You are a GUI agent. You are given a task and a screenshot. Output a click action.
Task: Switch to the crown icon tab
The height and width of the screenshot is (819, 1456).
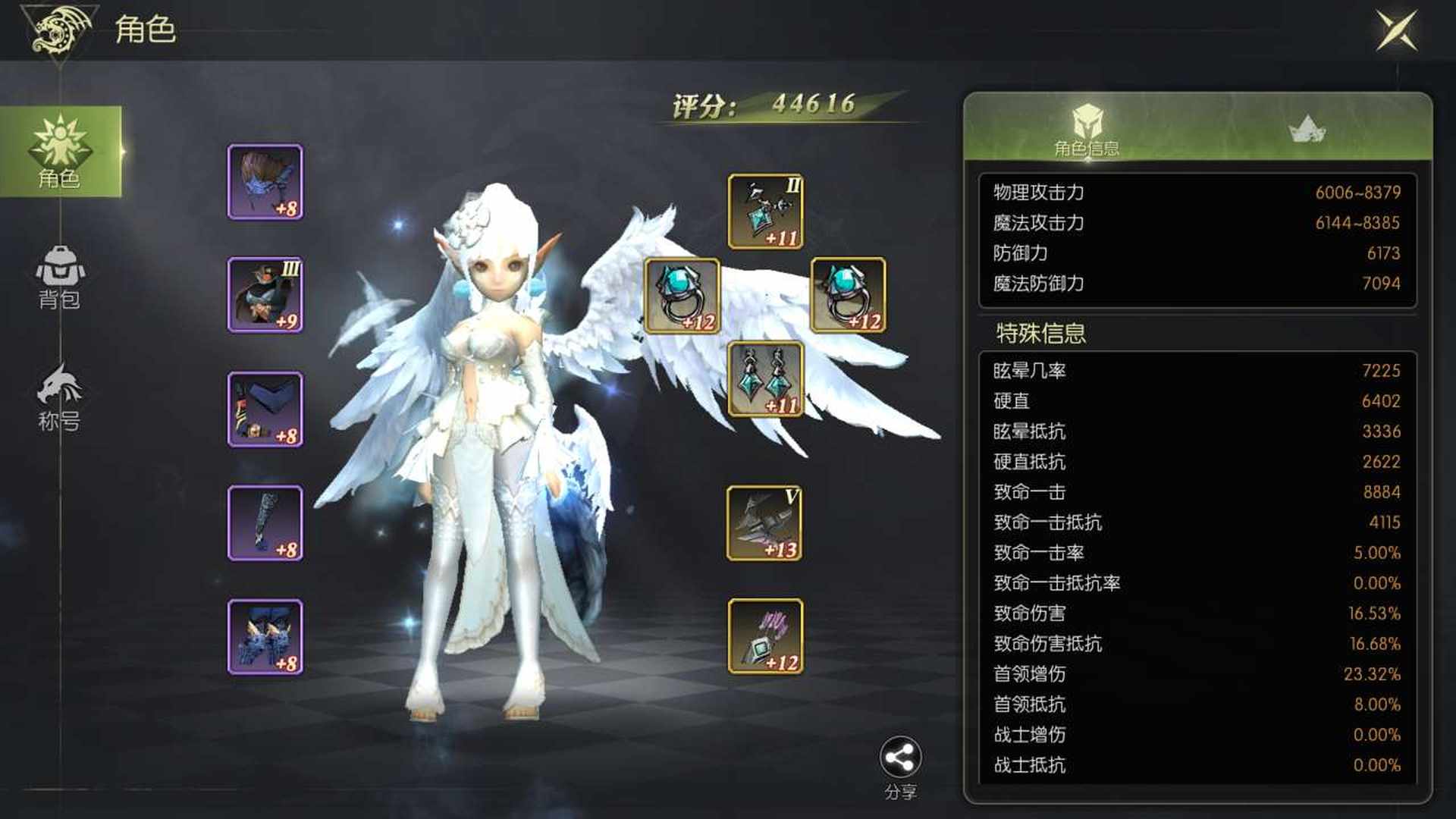(x=1307, y=130)
